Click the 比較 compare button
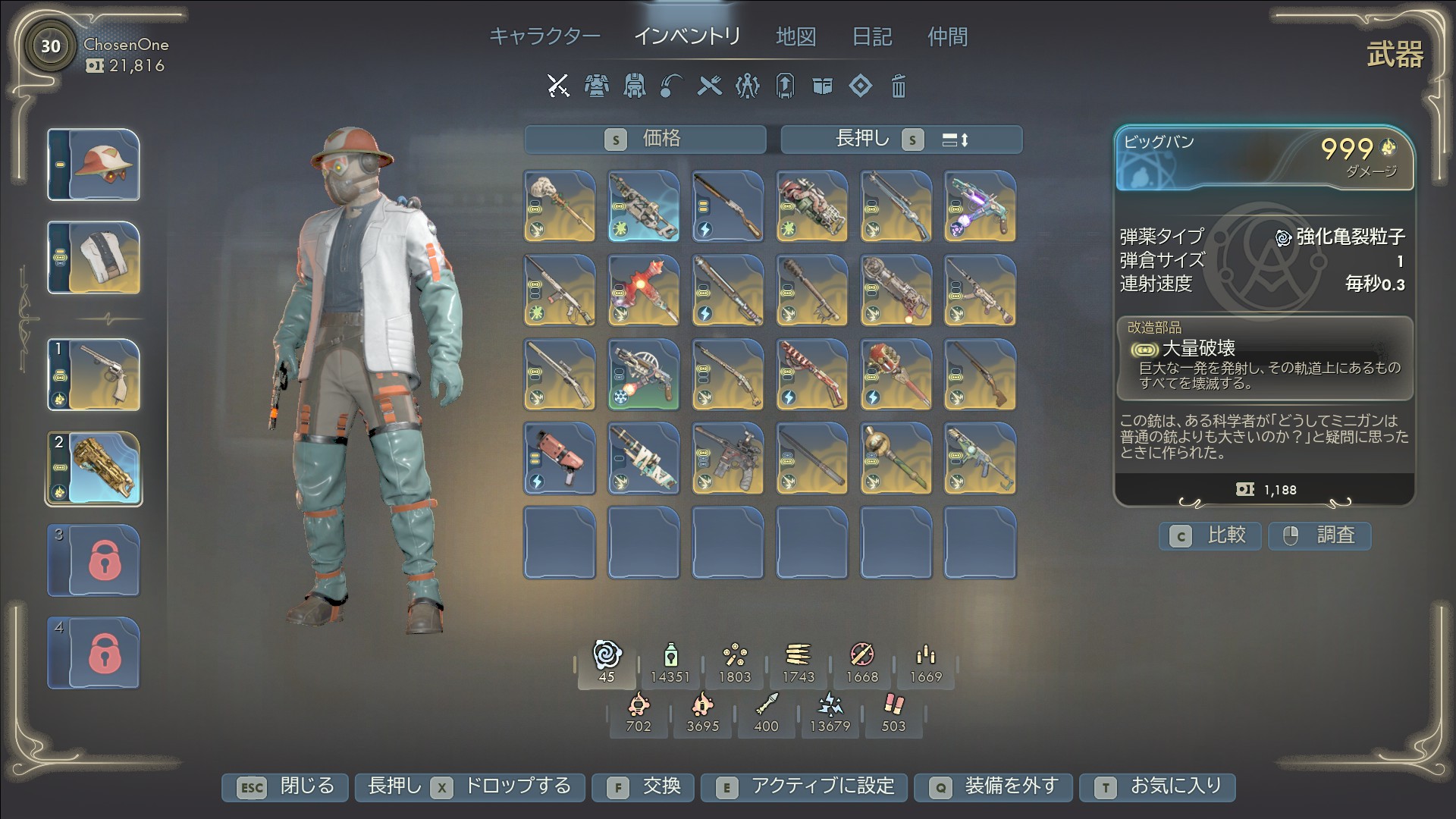1456x819 pixels. [x=1210, y=535]
